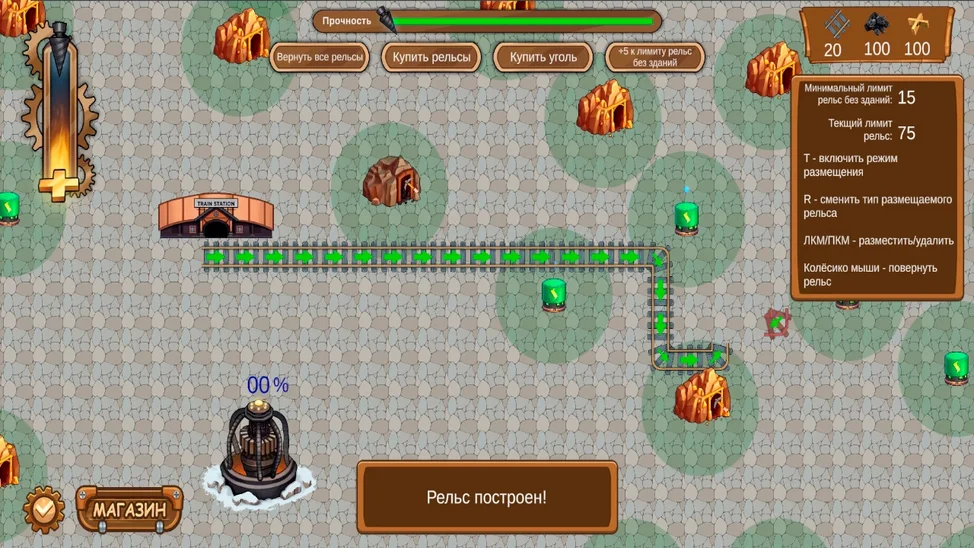Click the gear checkmark icon
Viewport: 974px width, 548px height.
44,509
